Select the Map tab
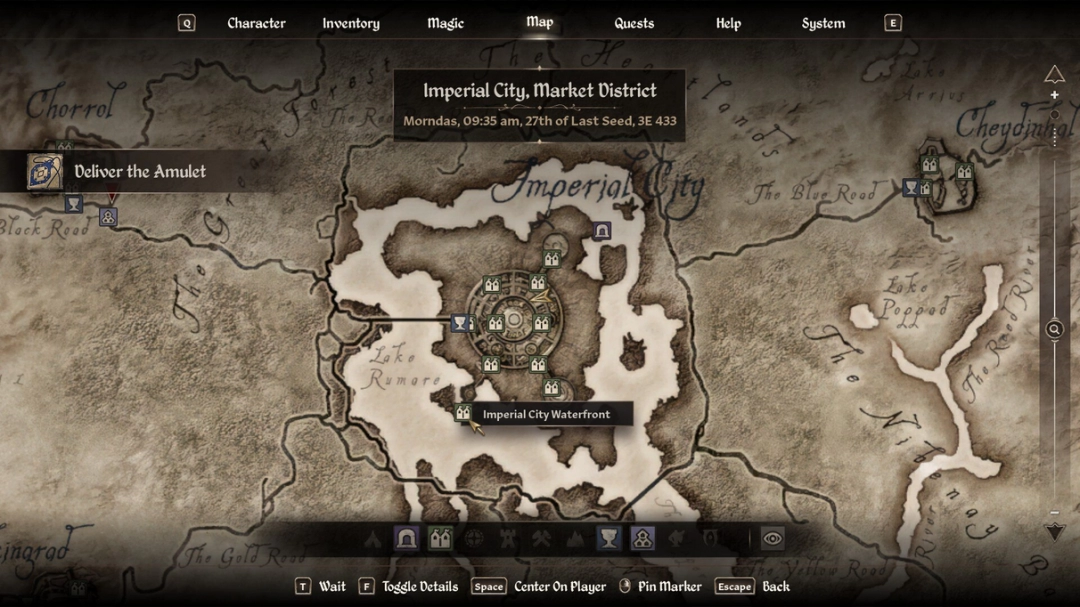Viewport: 1080px width, 607px height. point(540,22)
